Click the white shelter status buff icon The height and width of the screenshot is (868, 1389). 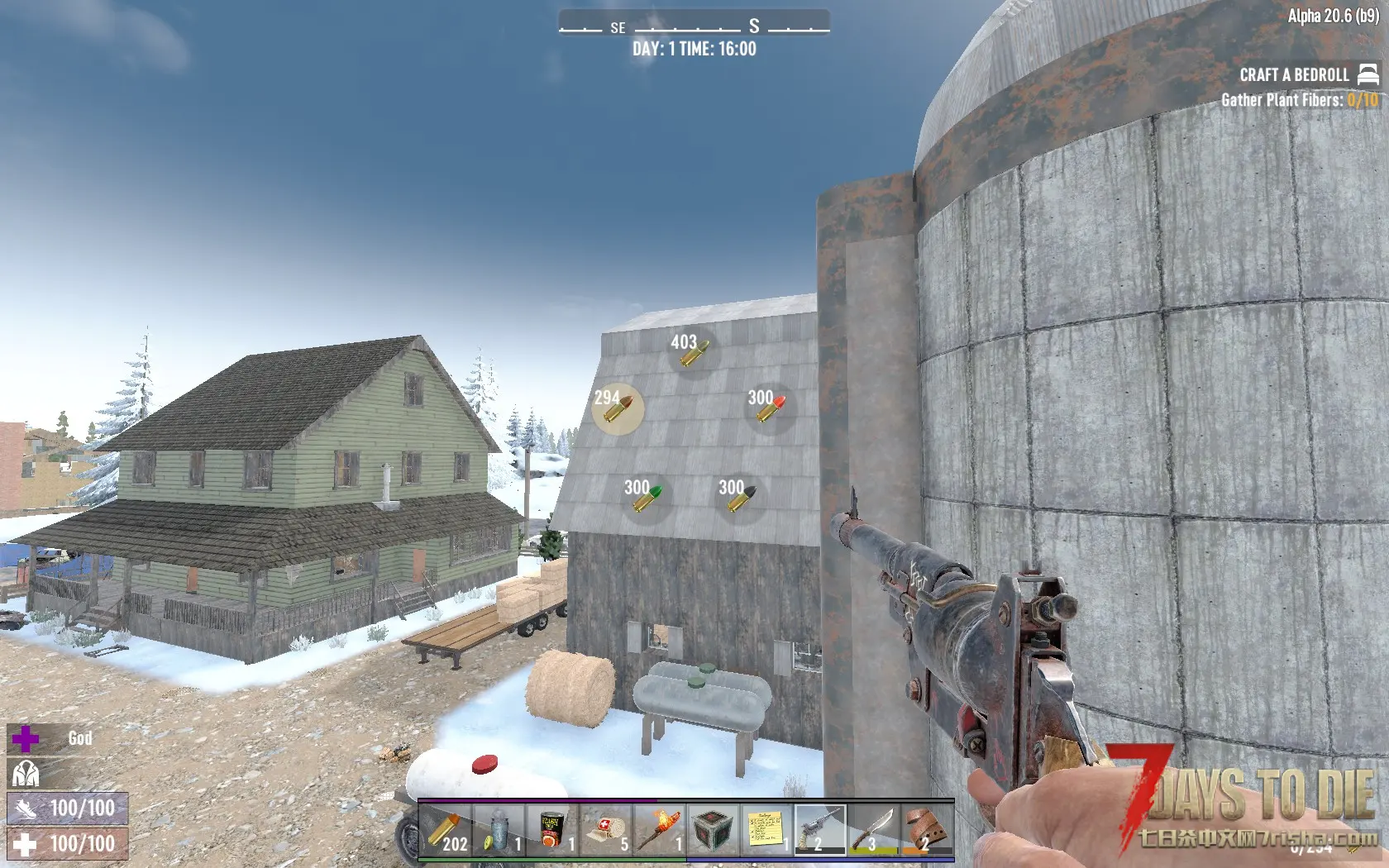[26, 774]
